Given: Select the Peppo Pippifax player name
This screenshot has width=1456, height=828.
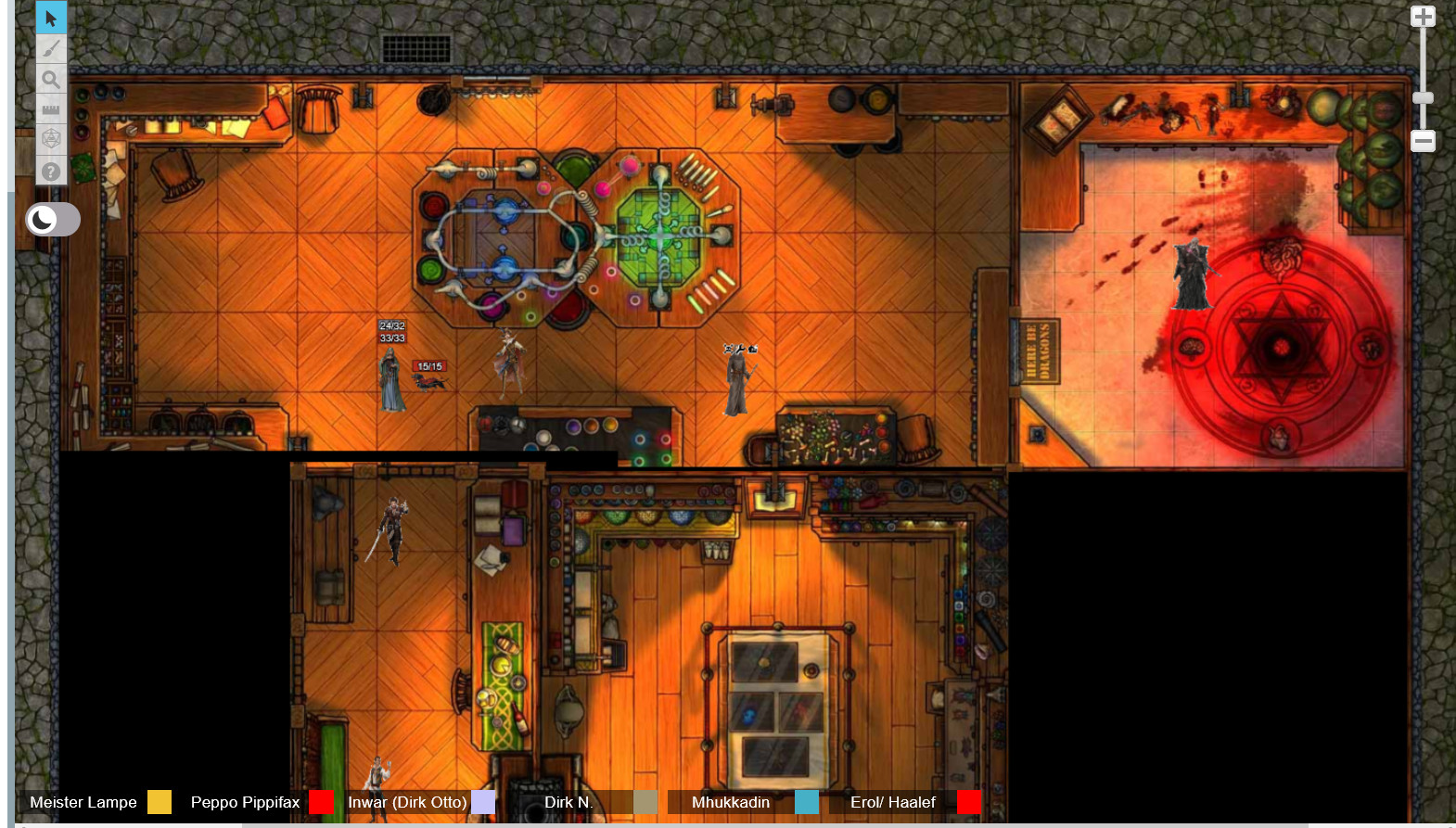Looking at the screenshot, I should coord(245,802).
